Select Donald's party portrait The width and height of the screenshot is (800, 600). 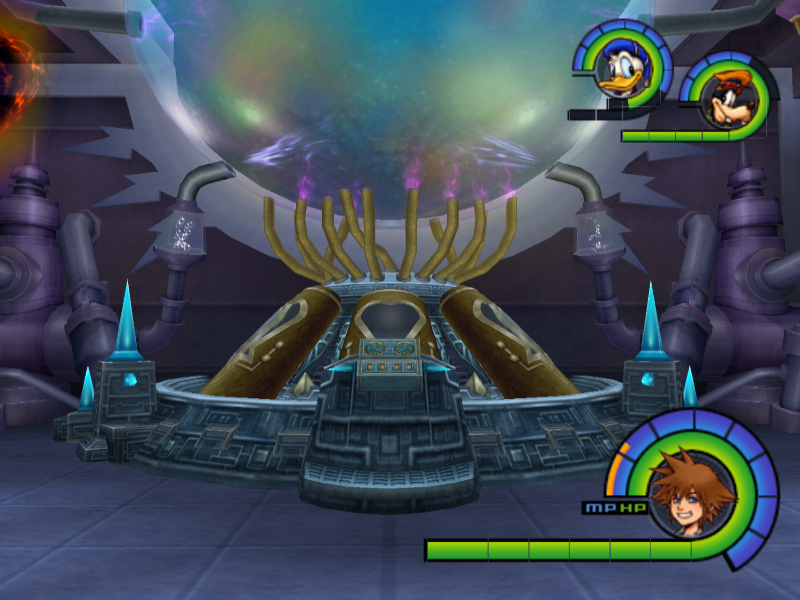(622, 70)
